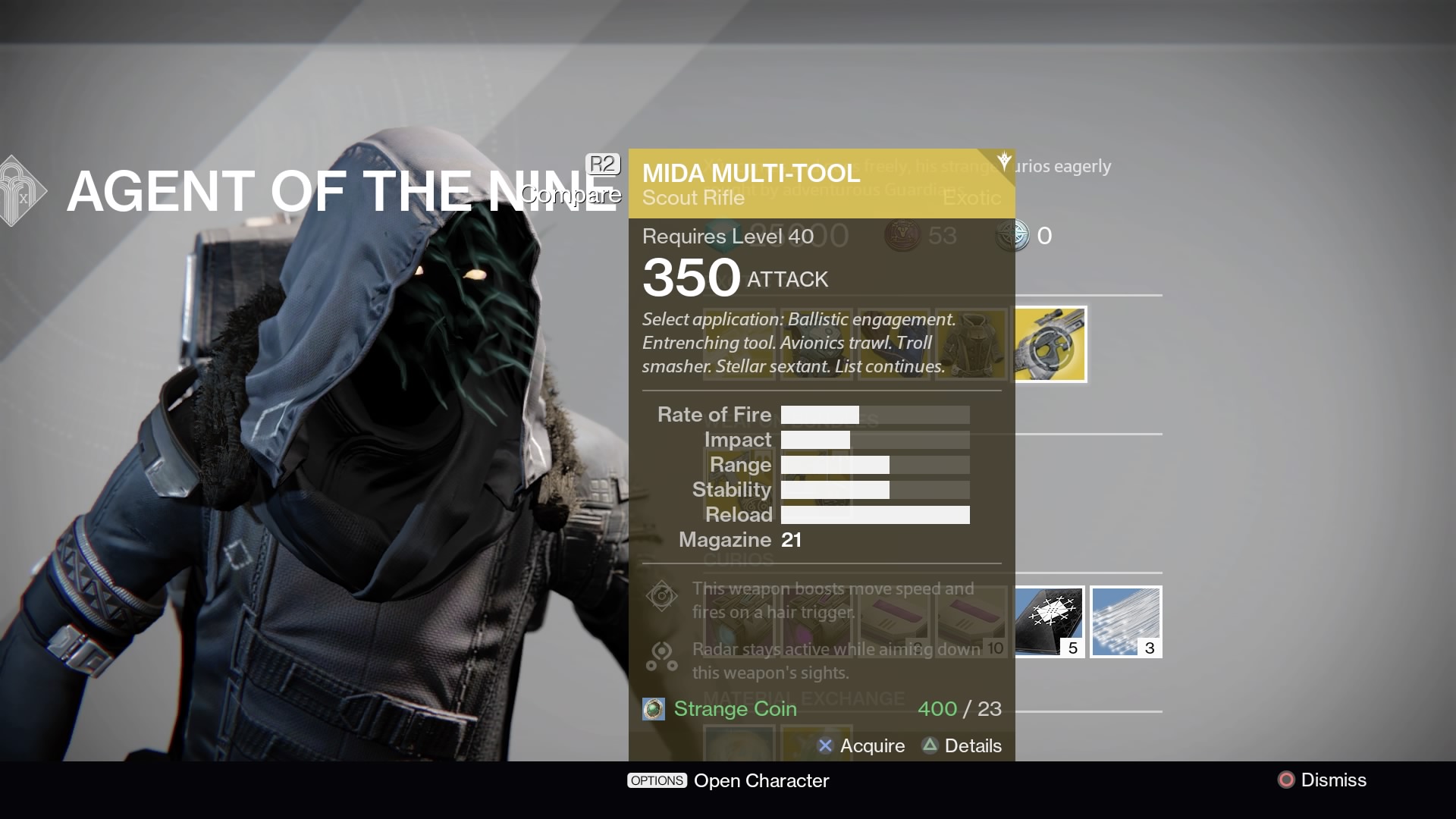Click the Strange Coin currency icon
1456x819 pixels.
[654, 709]
